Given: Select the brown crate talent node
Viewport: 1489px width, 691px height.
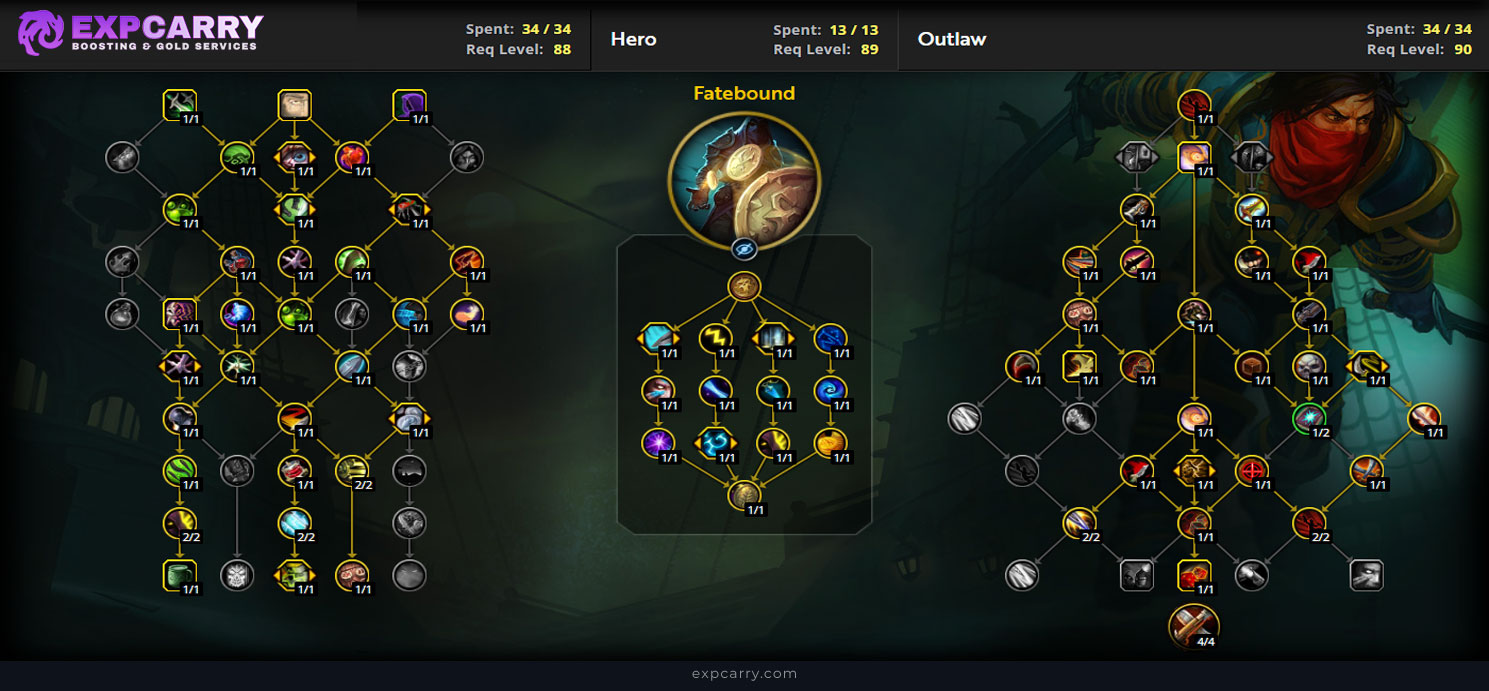Looking at the screenshot, I should tap(1251, 366).
